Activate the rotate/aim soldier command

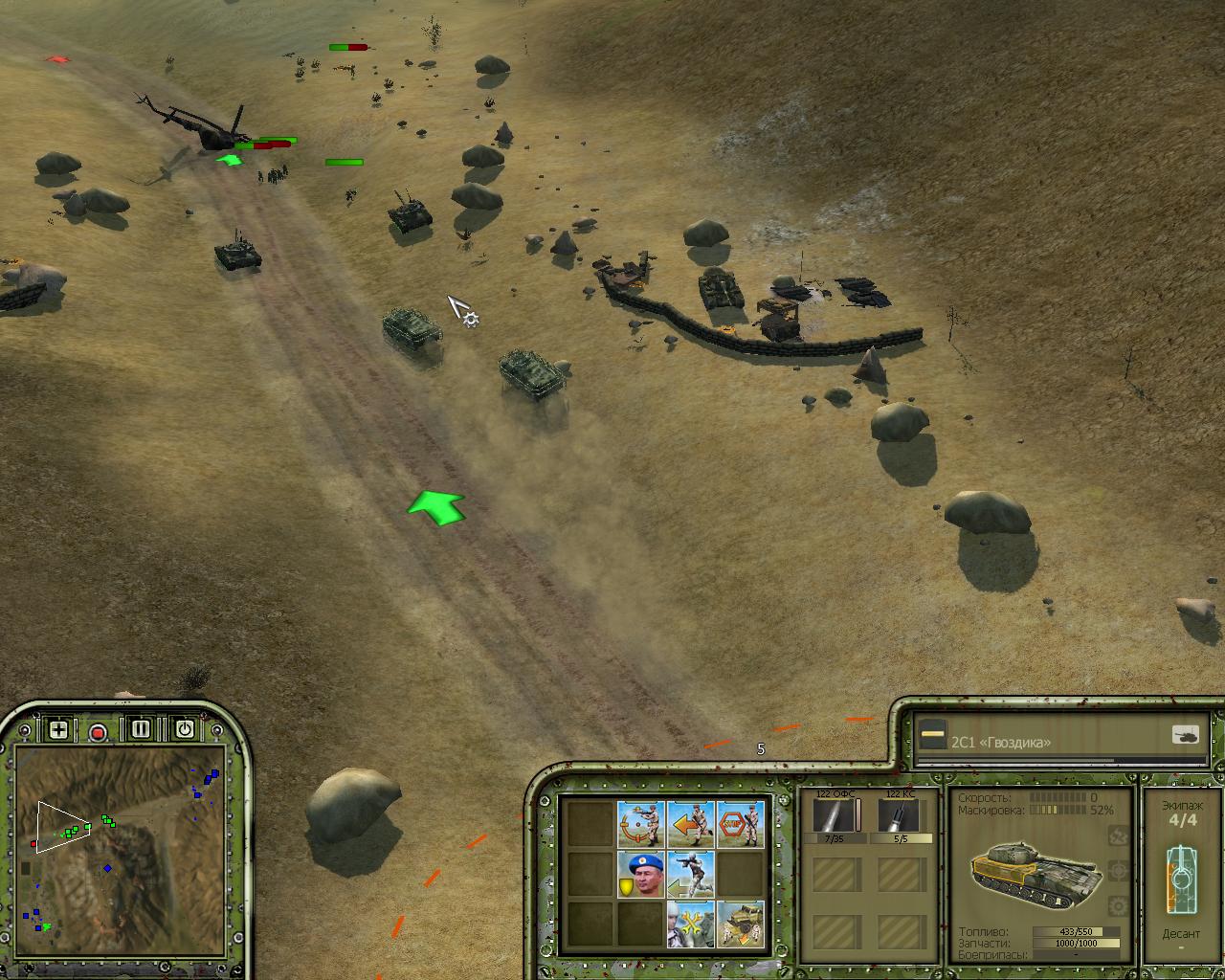640,824
